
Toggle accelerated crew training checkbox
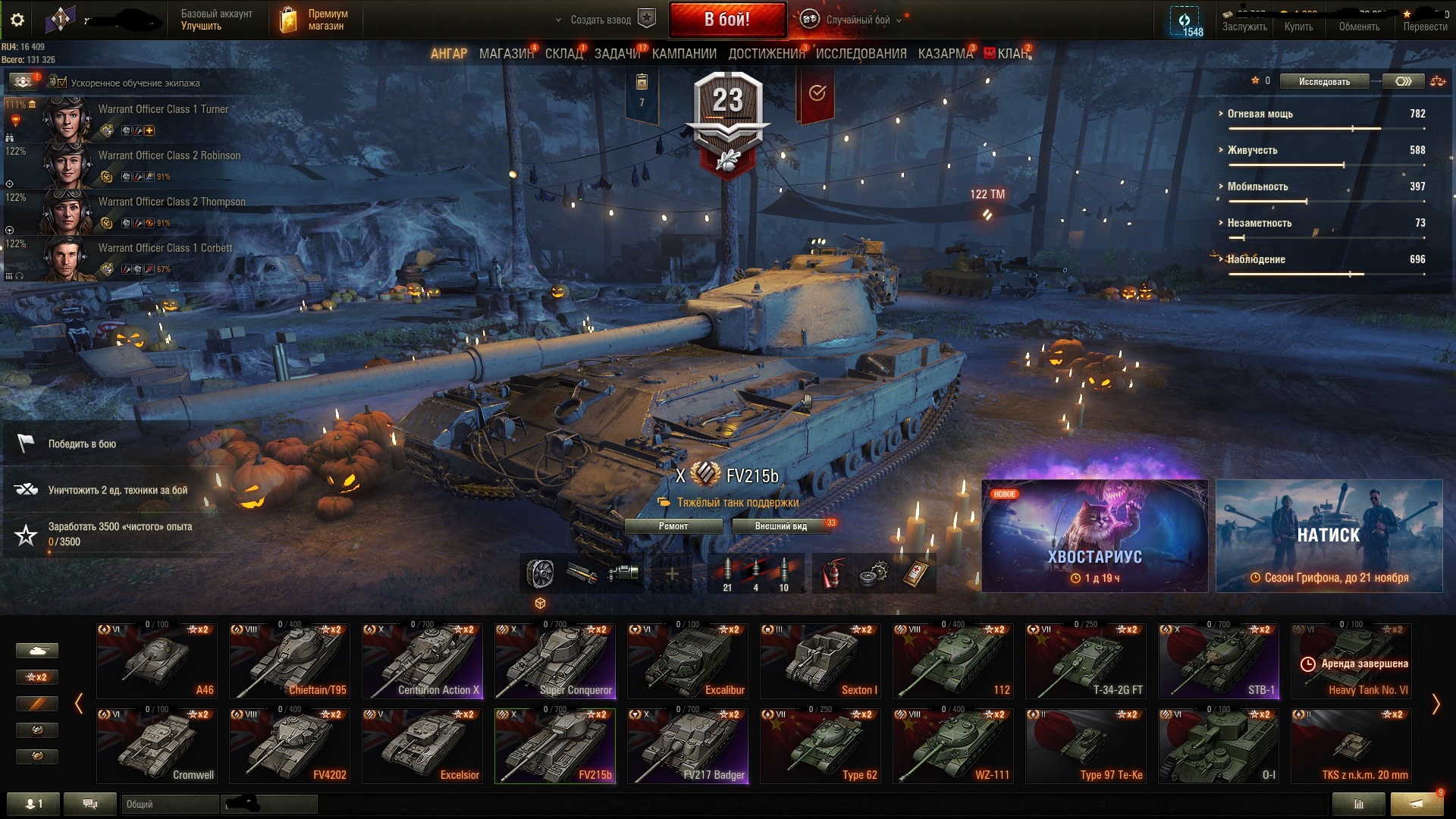point(61,83)
